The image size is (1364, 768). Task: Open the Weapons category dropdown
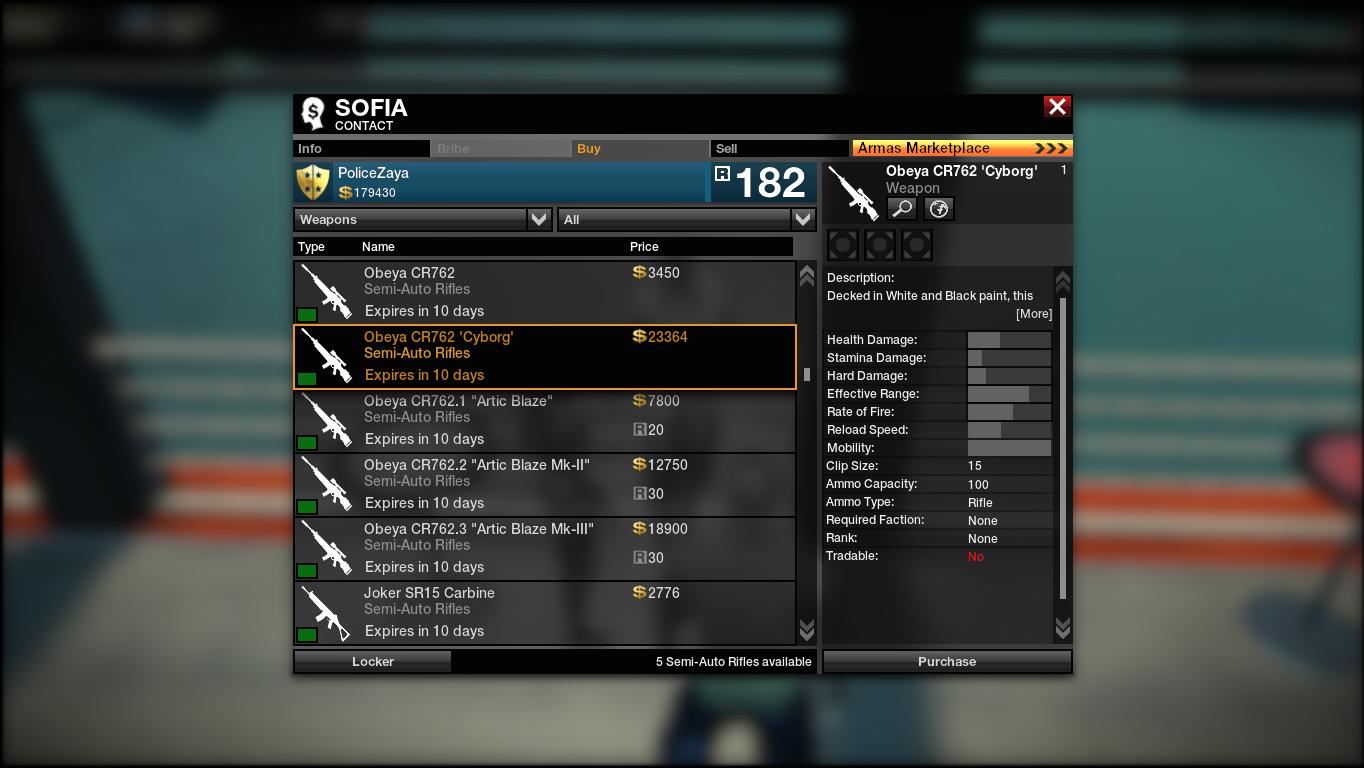(x=423, y=220)
